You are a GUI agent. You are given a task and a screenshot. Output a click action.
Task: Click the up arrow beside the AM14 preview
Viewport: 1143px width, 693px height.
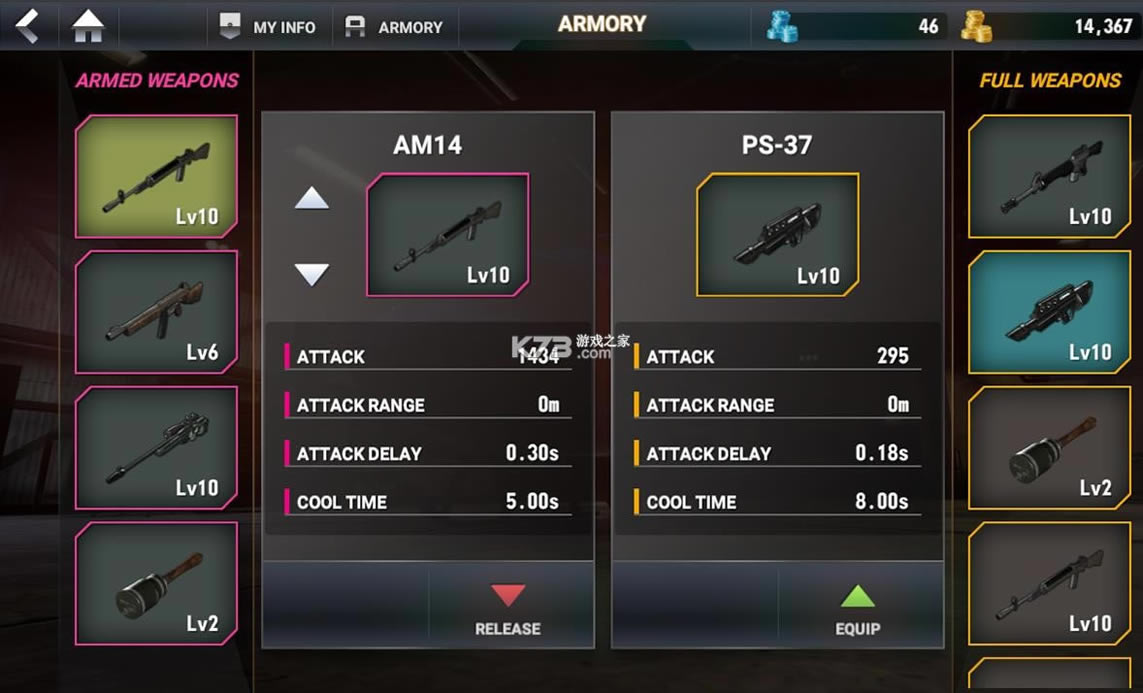coord(312,199)
